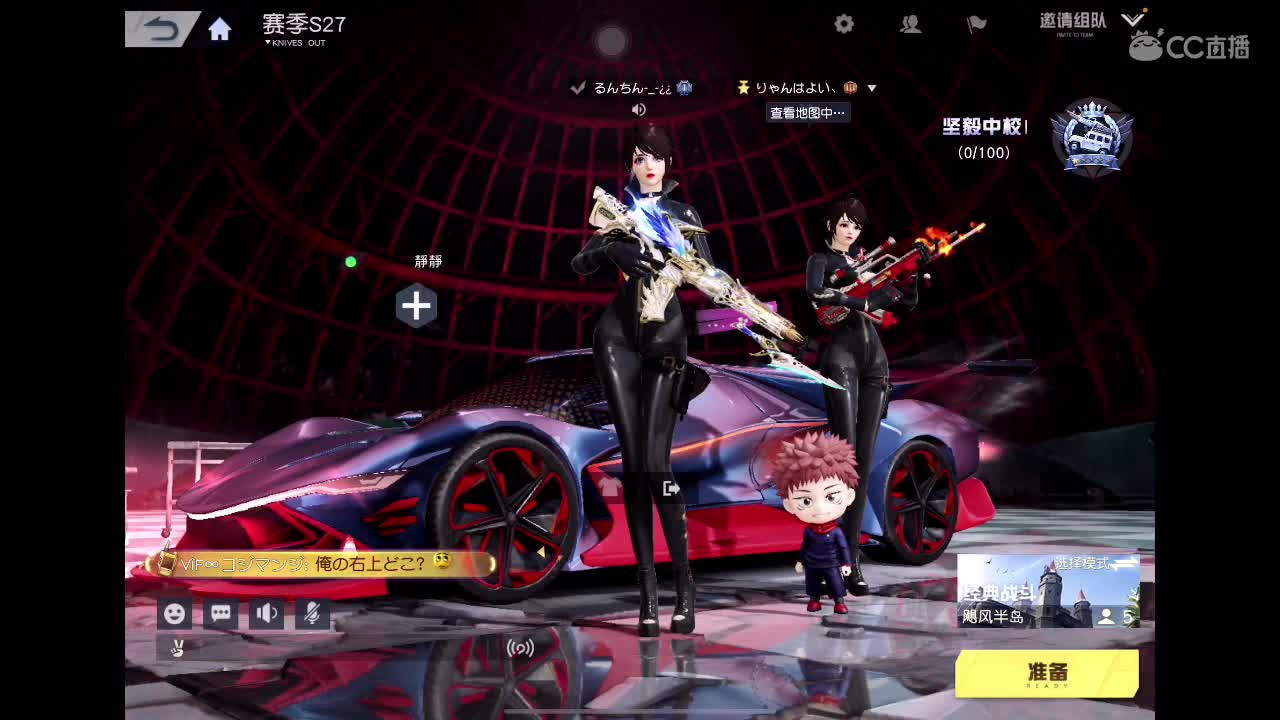This screenshot has width=1280, height=720.
Task: Toggle the voice speaker output
Action: 266,613
